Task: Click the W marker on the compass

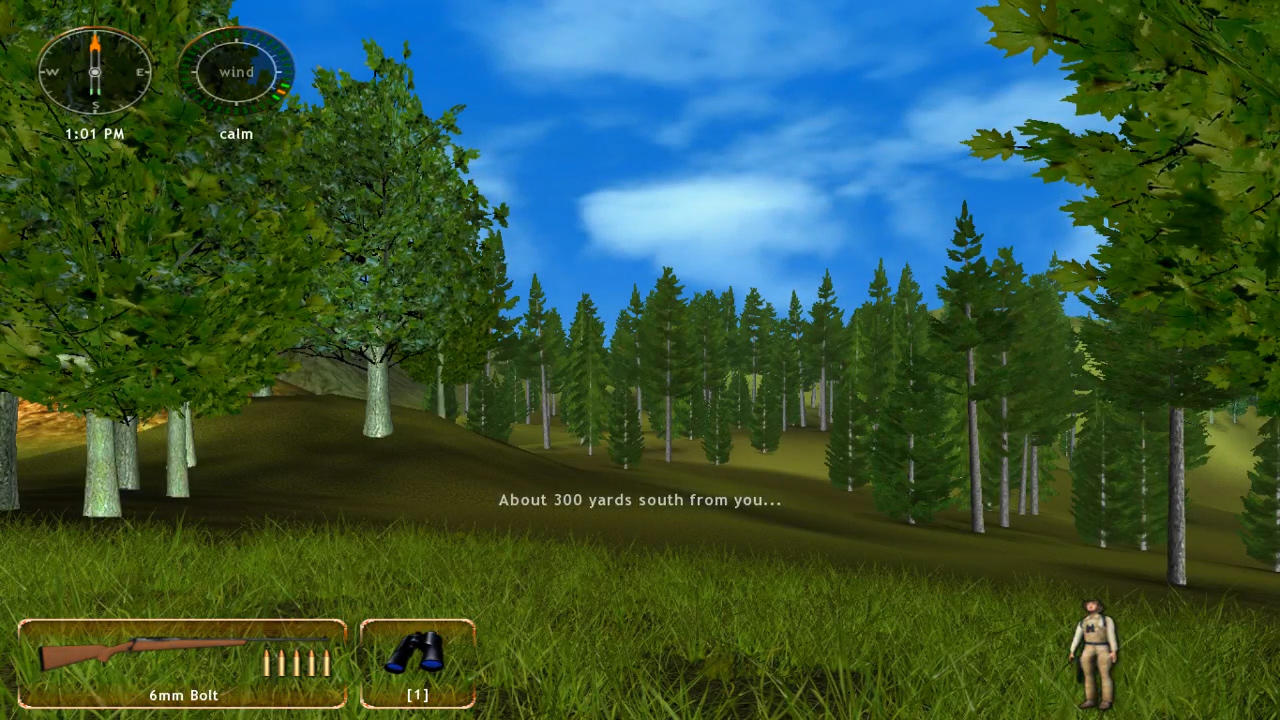Action: coord(51,71)
